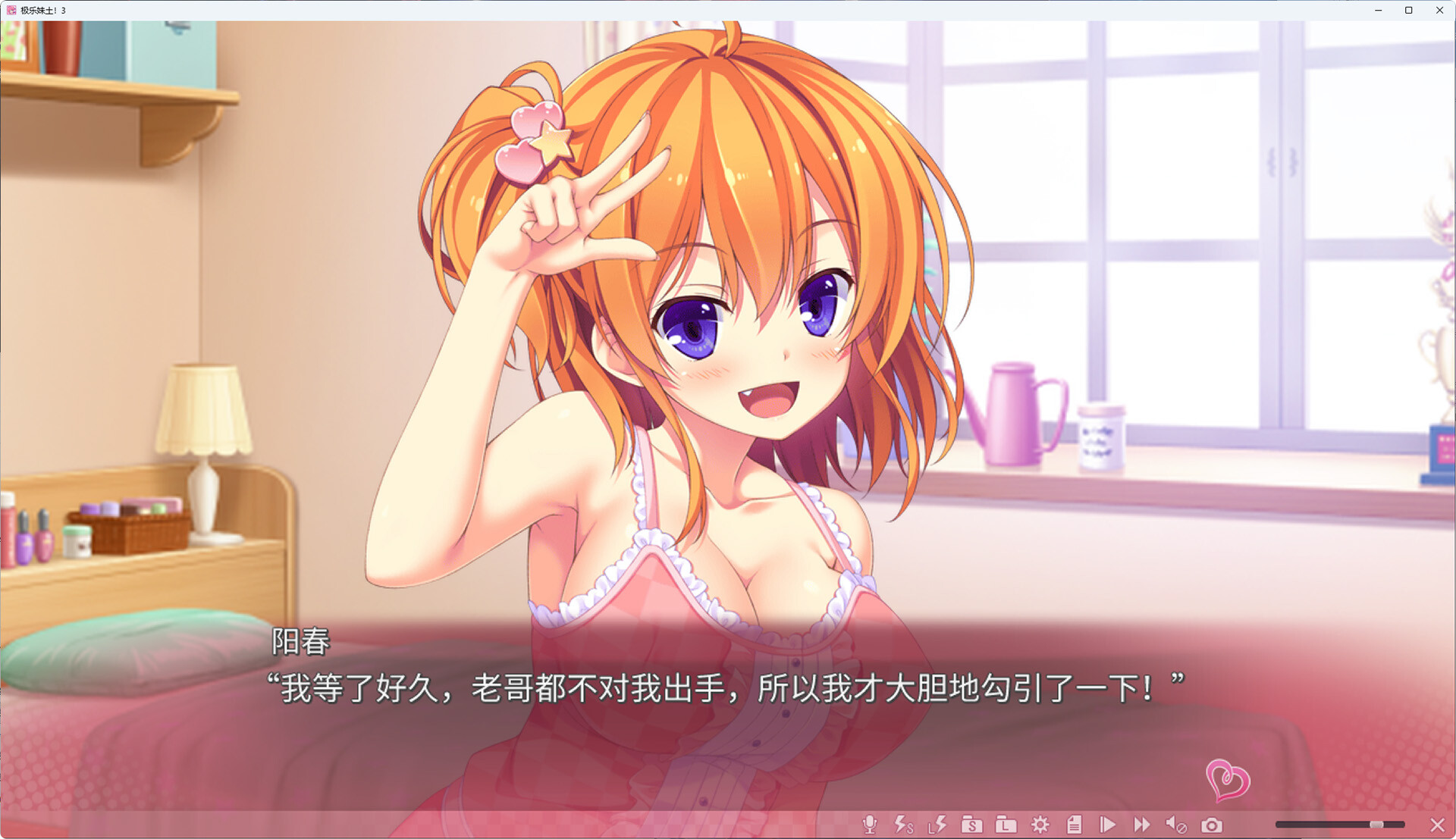Quick load using the lightning L icon

coord(937,825)
